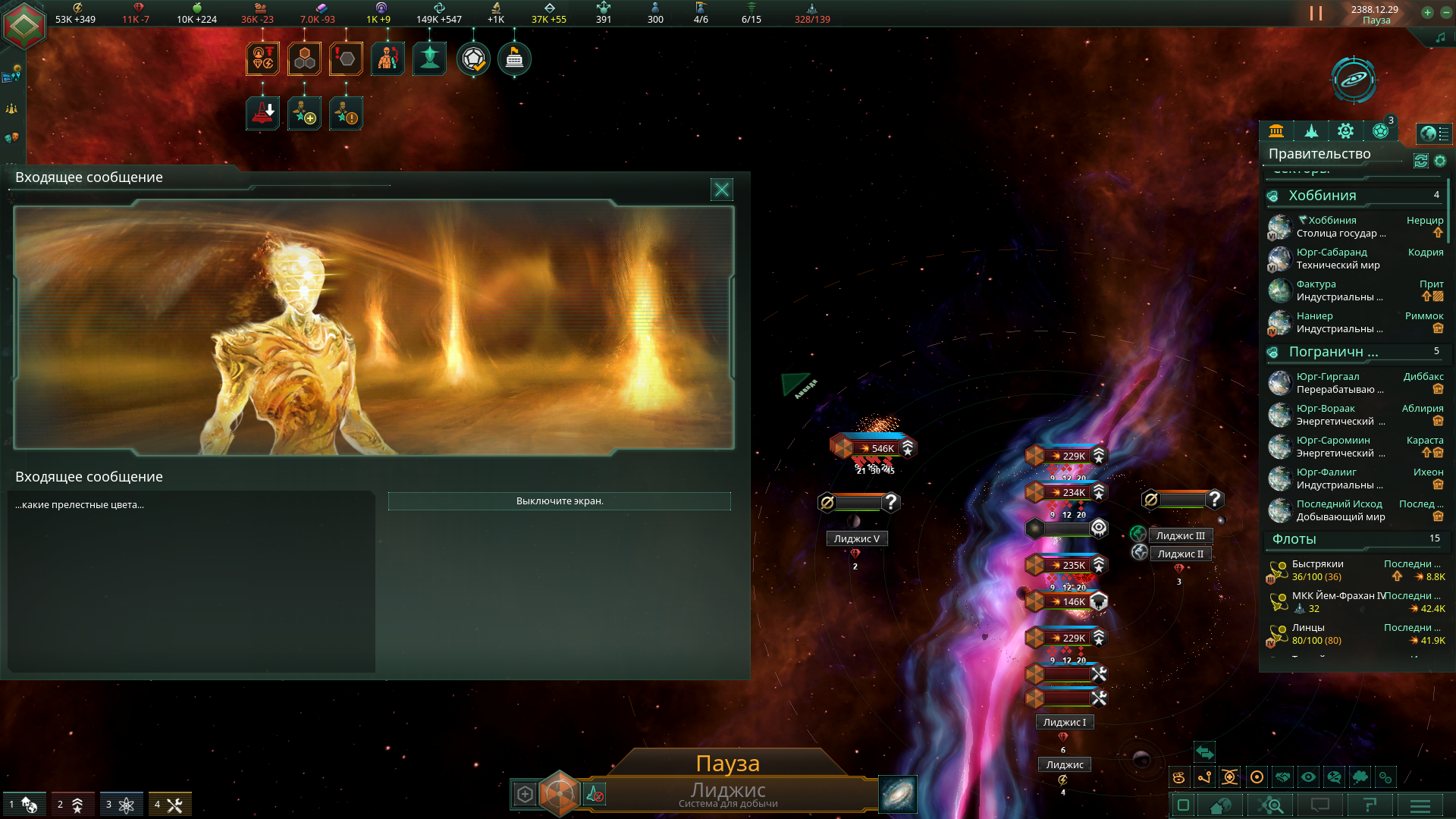Screen dimensions: 1456x819
Task: Select control group number 3
Action: [121, 805]
